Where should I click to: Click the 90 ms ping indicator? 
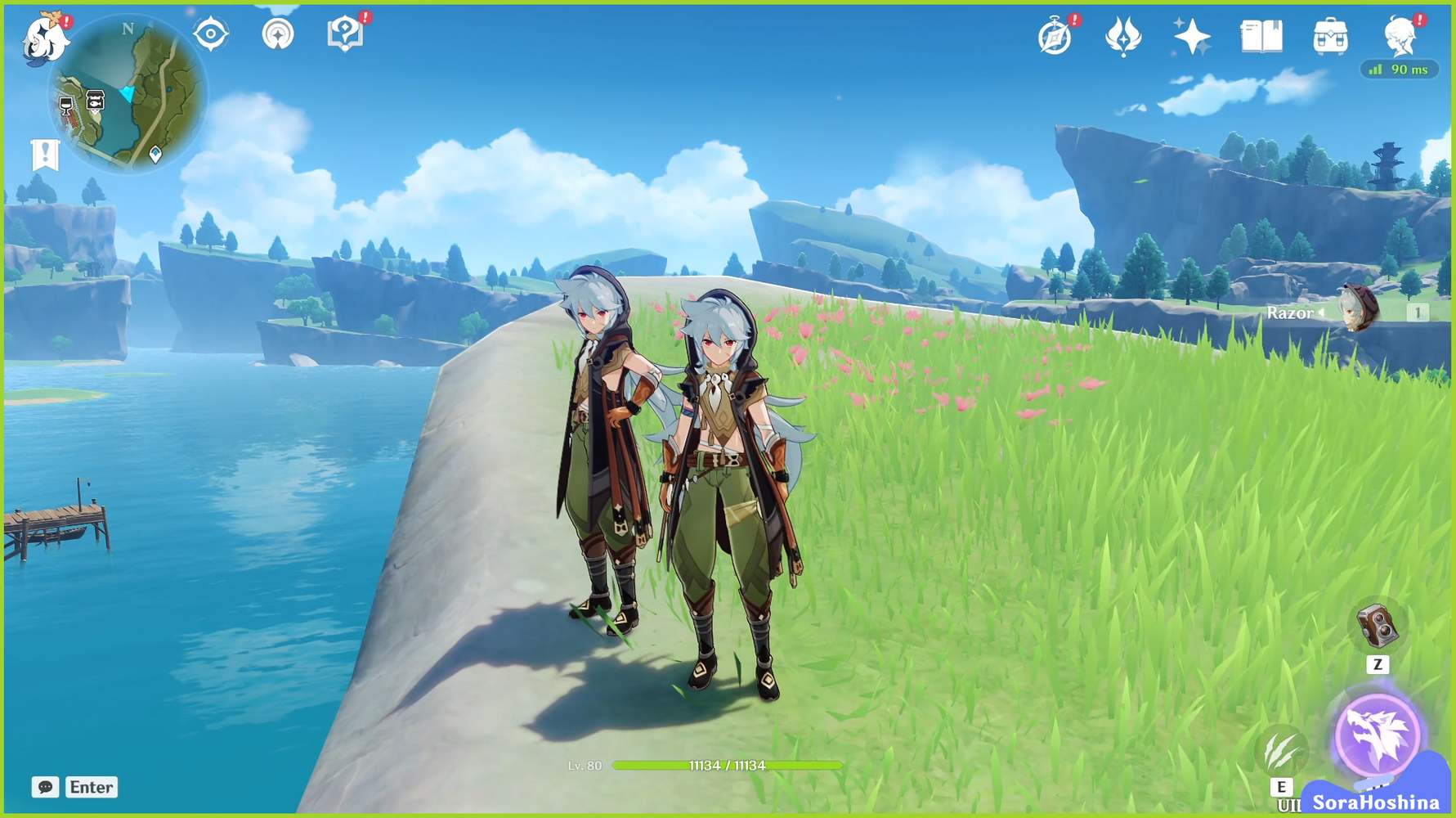point(1400,70)
